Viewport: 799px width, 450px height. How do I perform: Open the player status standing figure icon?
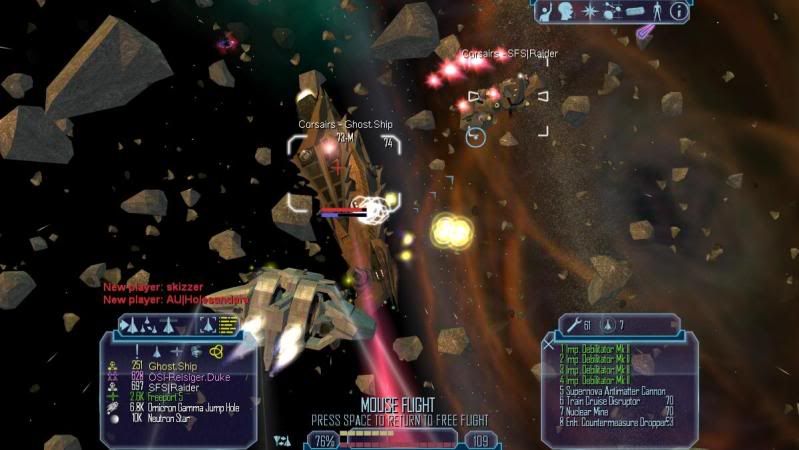click(x=657, y=12)
